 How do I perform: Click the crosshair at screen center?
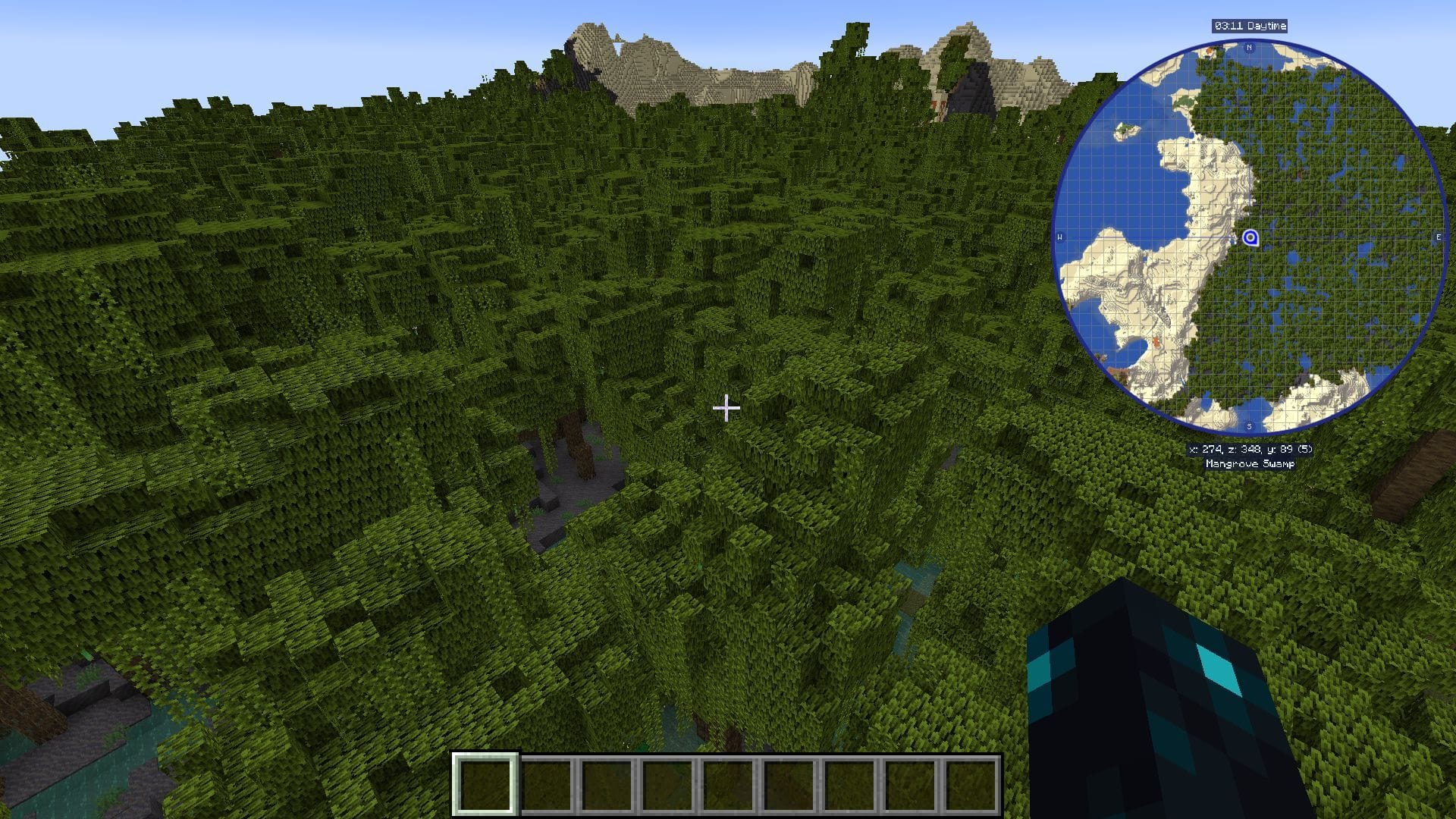(727, 408)
